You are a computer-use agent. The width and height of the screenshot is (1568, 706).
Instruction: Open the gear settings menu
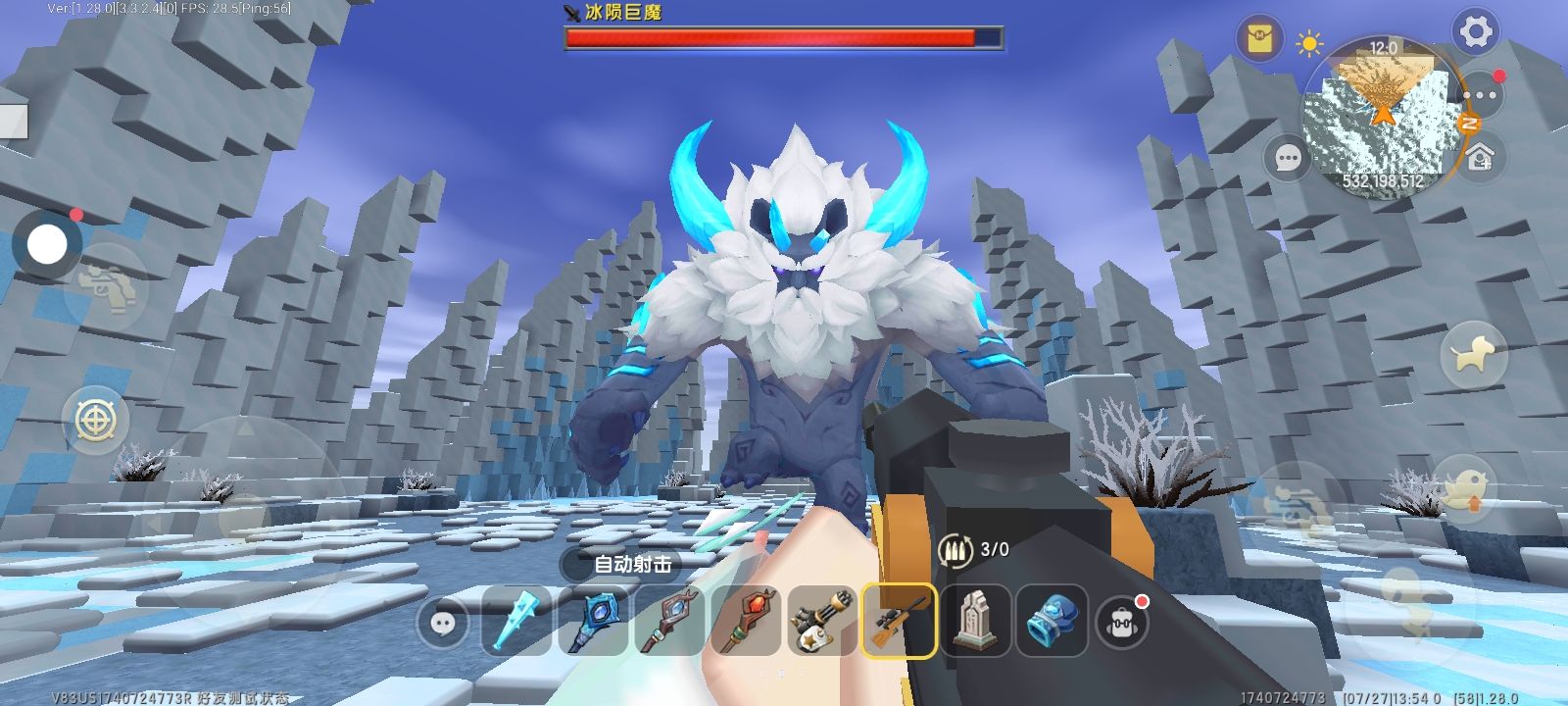(1476, 32)
